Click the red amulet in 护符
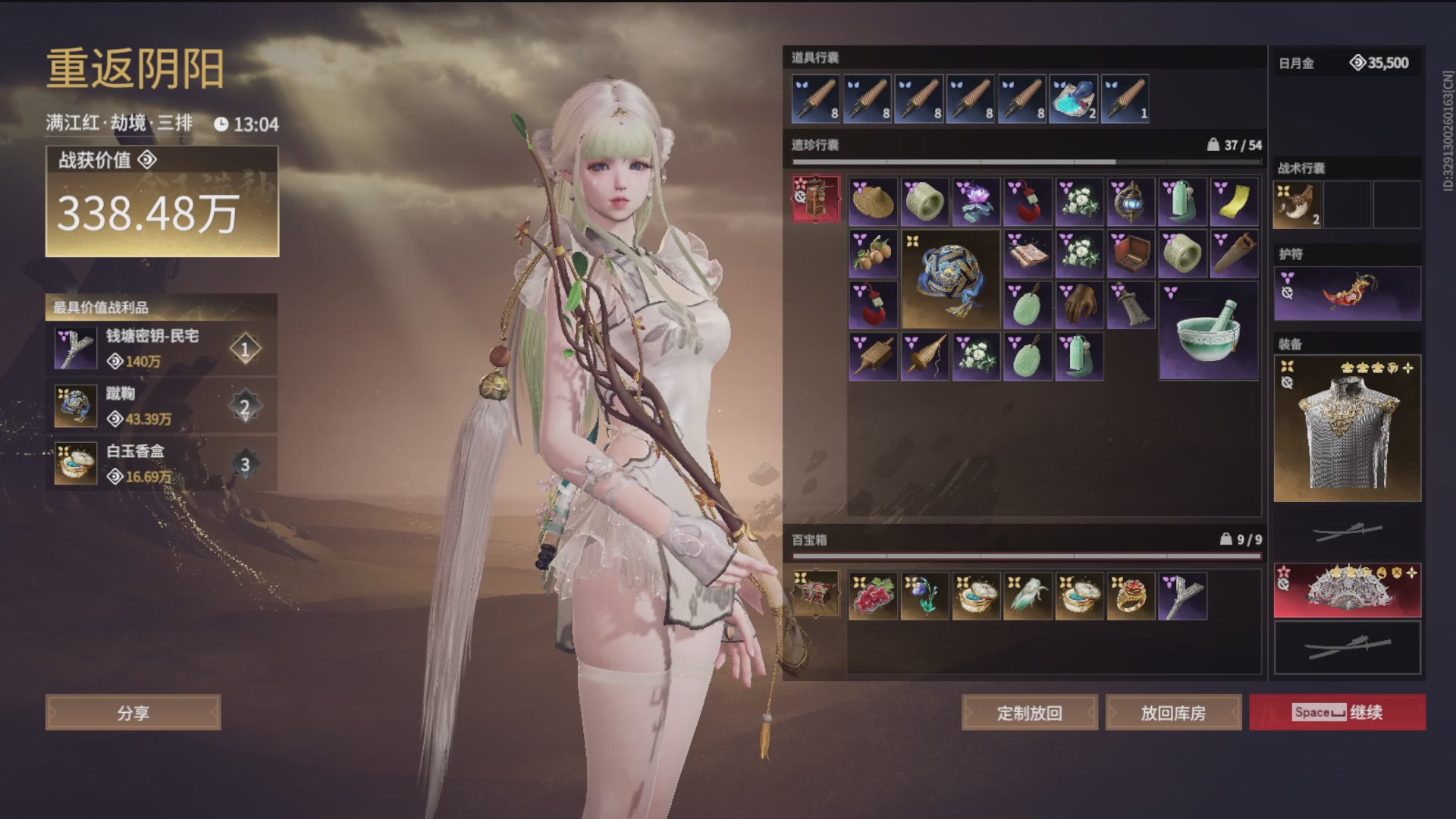1456x819 pixels. click(1347, 293)
